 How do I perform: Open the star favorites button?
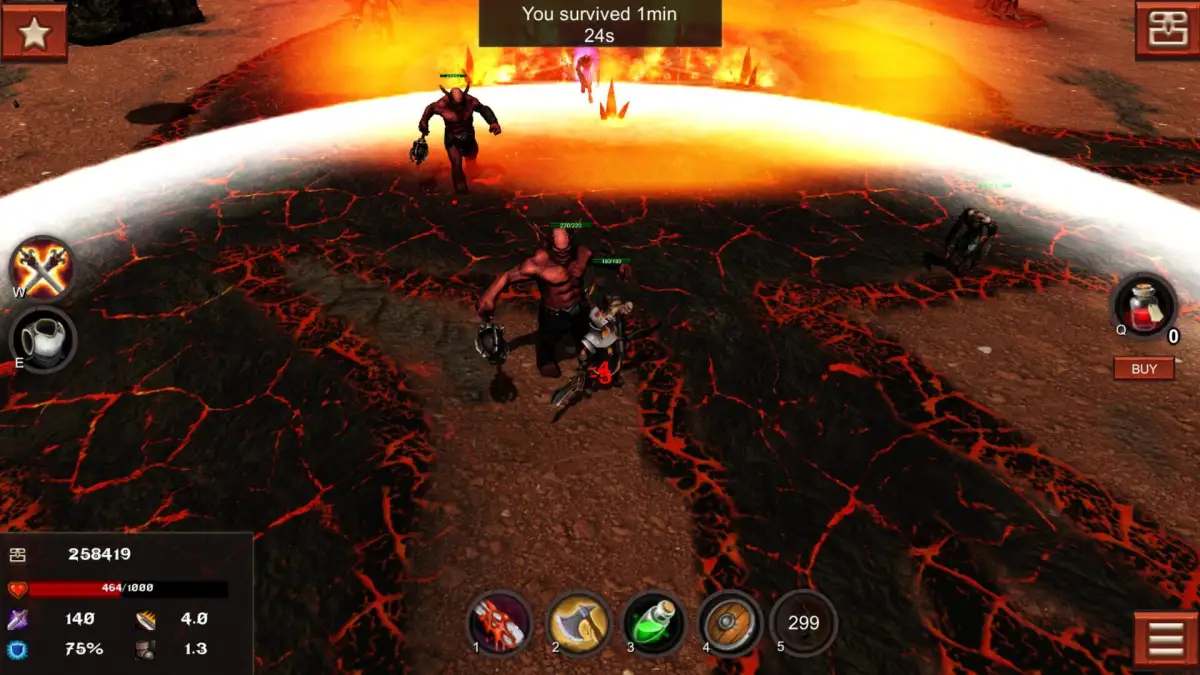point(34,32)
